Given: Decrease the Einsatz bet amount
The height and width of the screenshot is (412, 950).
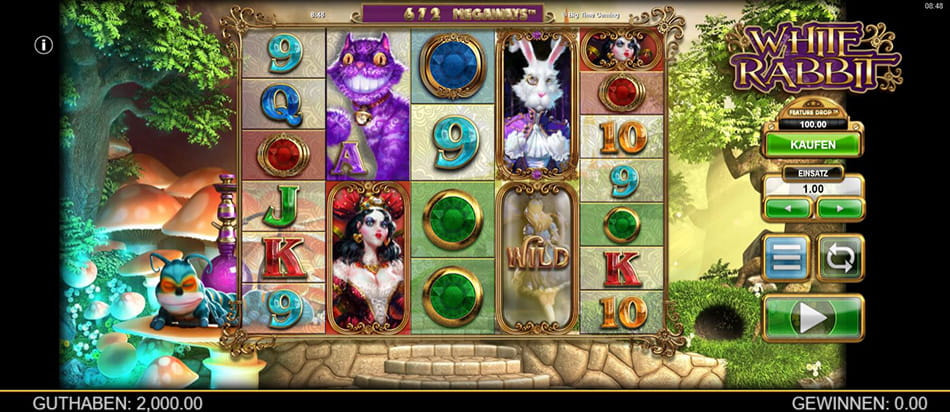Looking at the screenshot, I should click(786, 208).
